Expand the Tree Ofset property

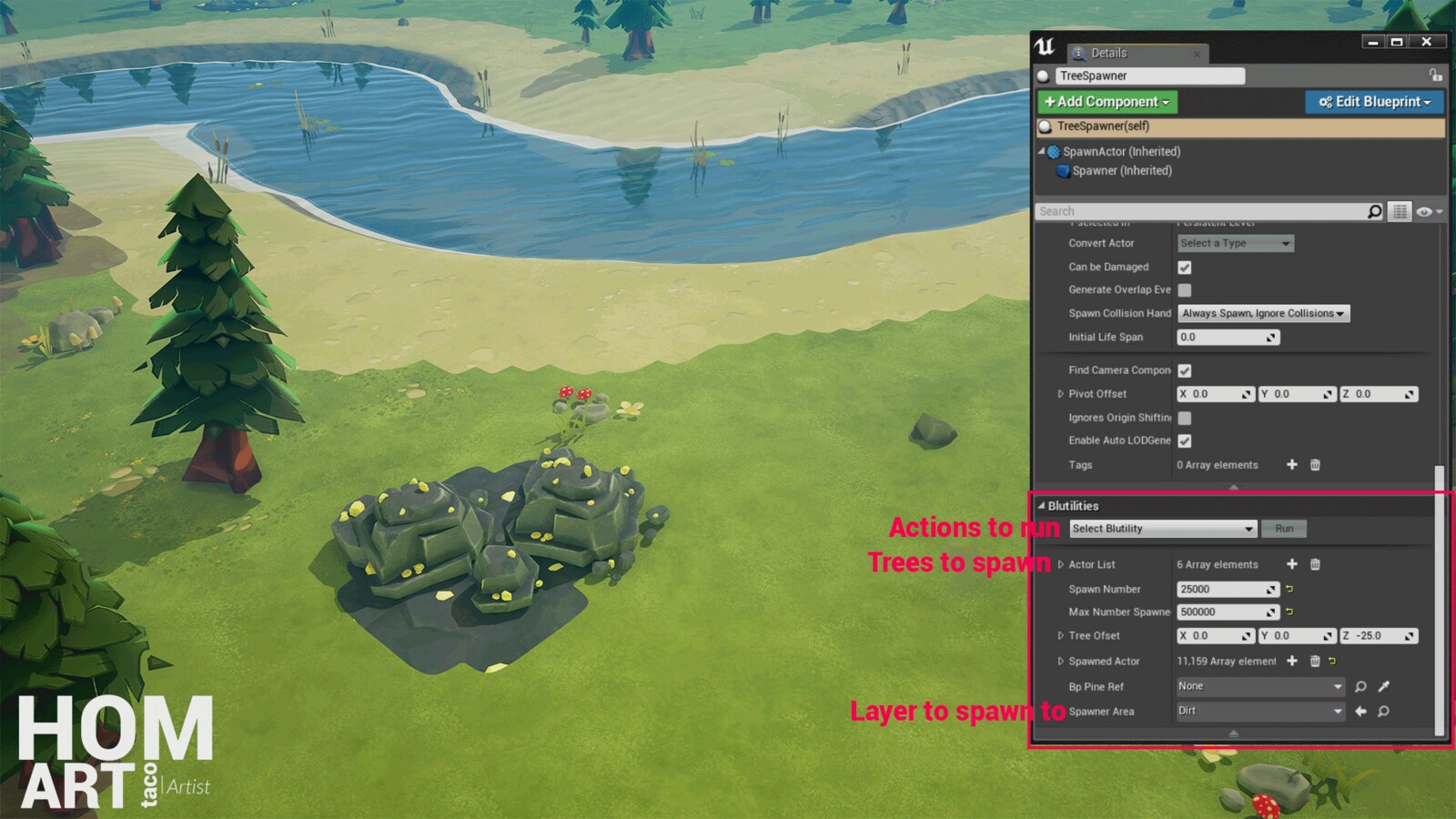(x=1060, y=635)
